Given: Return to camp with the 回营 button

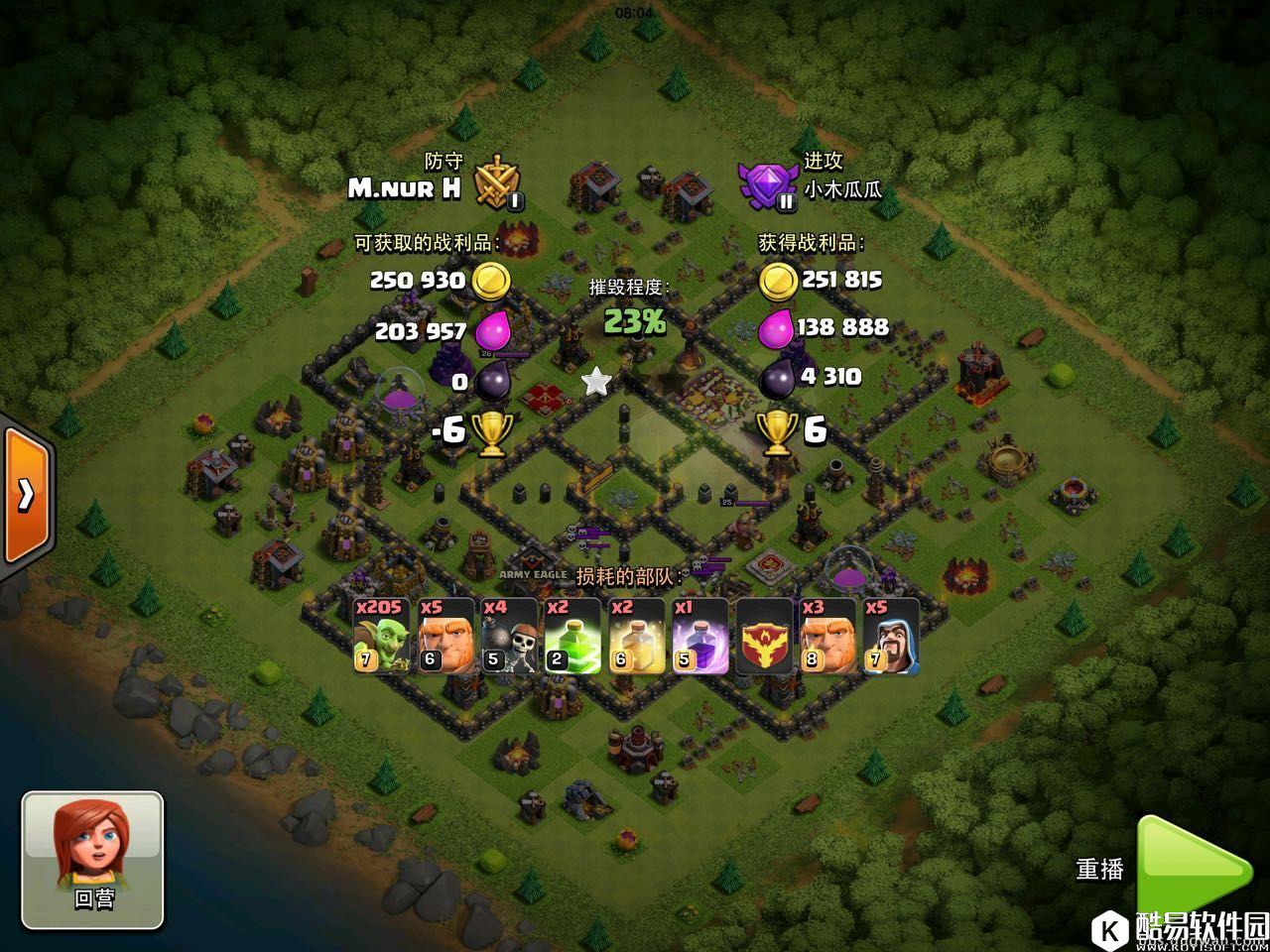Looking at the screenshot, I should tap(92, 859).
